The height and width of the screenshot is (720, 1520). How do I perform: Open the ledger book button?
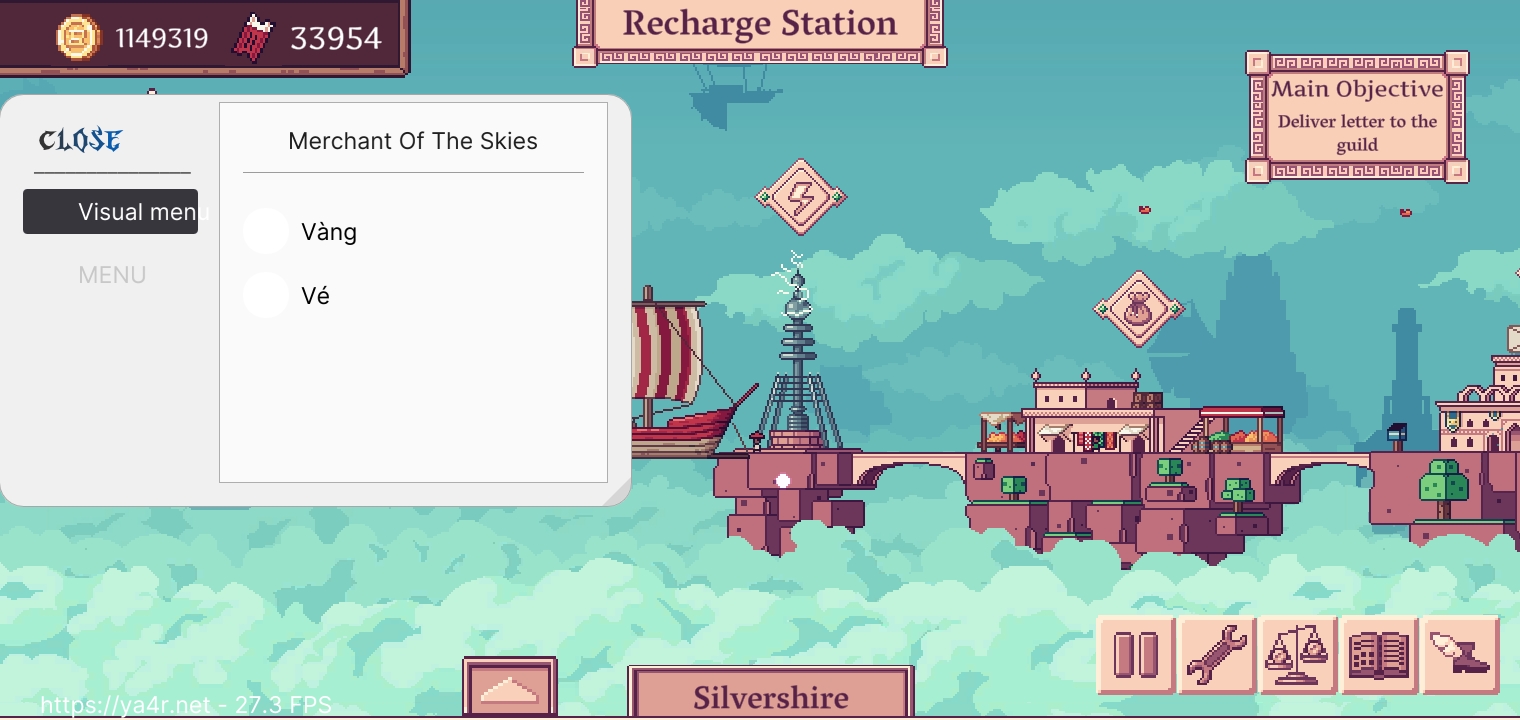pos(1379,655)
